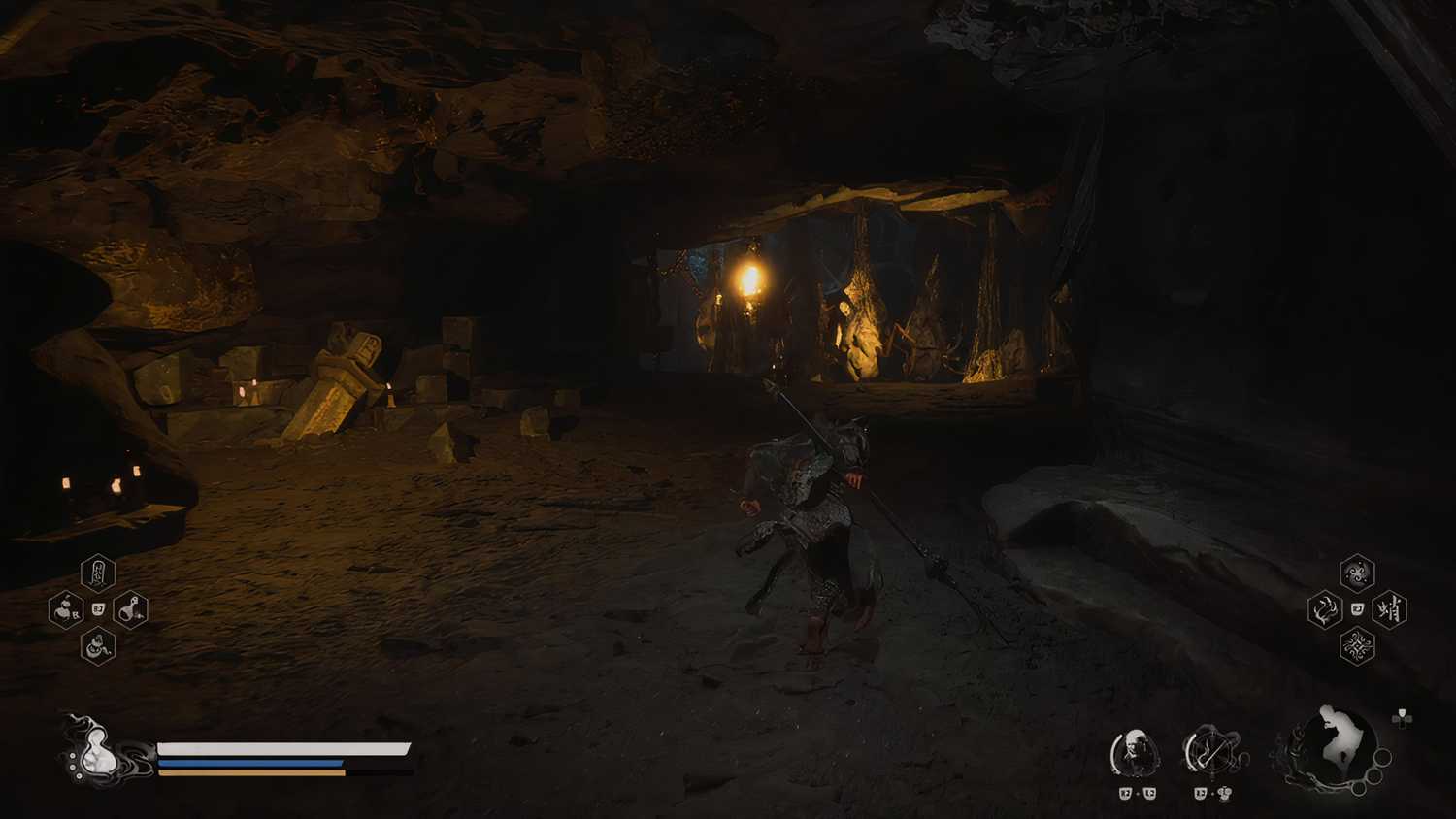
Task: Select the stone tablet item slot
Action: coord(98,573)
